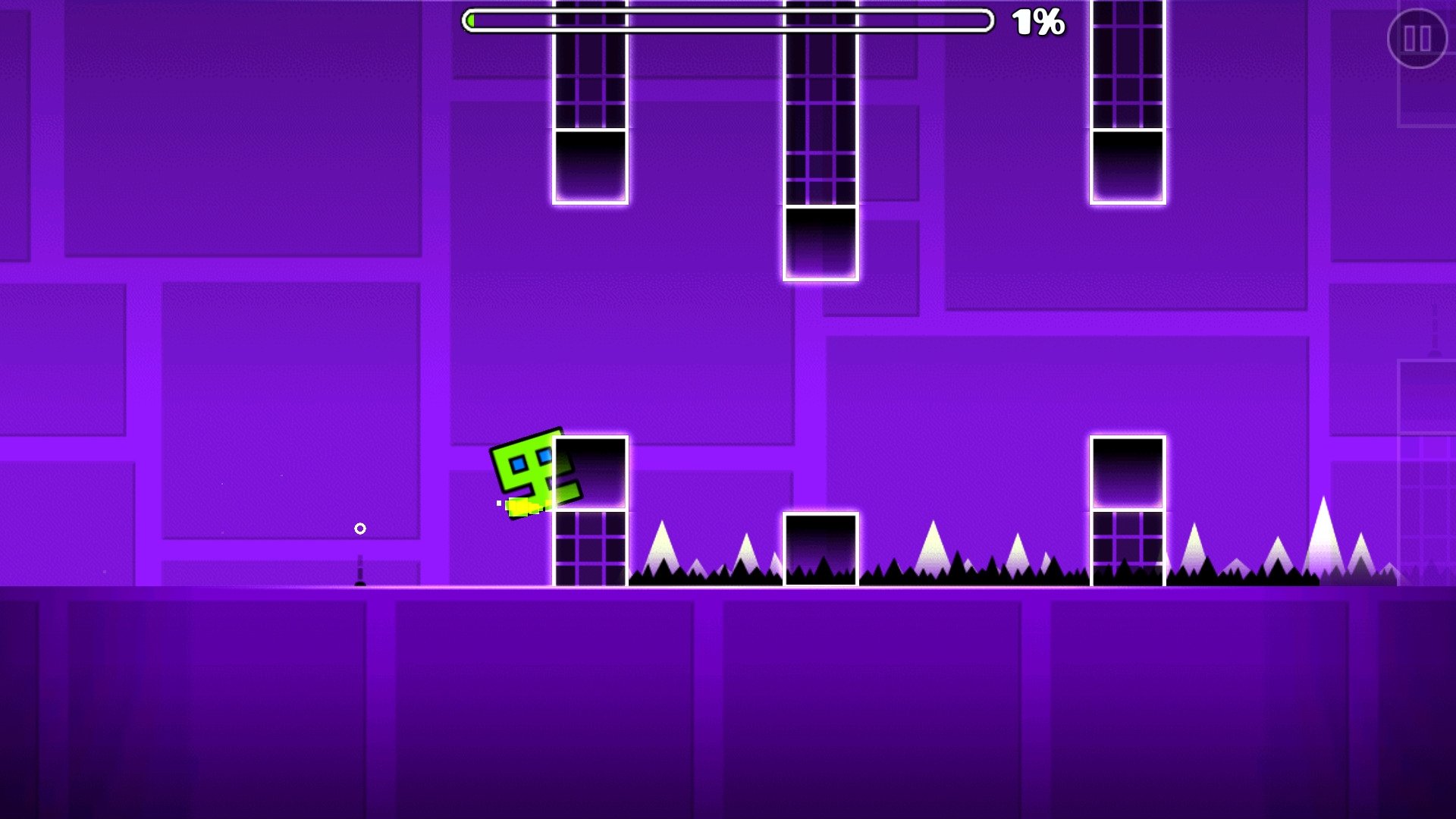Click the large white spike on the right
This screenshot has height=819, width=1456.
coord(934,554)
